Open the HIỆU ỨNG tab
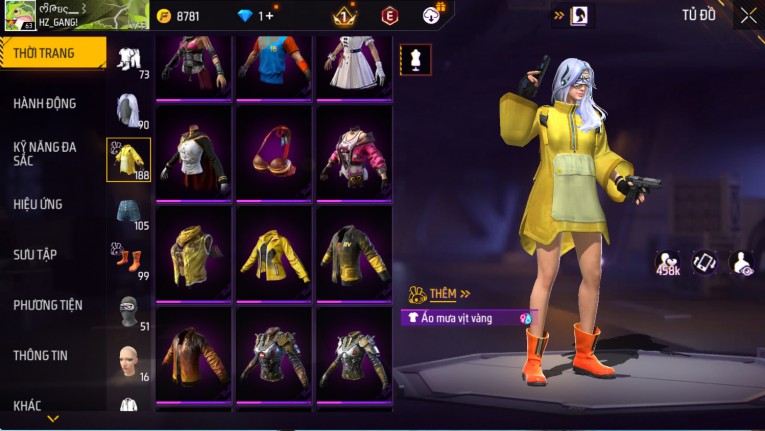This screenshot has height=431, width=765. [x=38, y=204]
